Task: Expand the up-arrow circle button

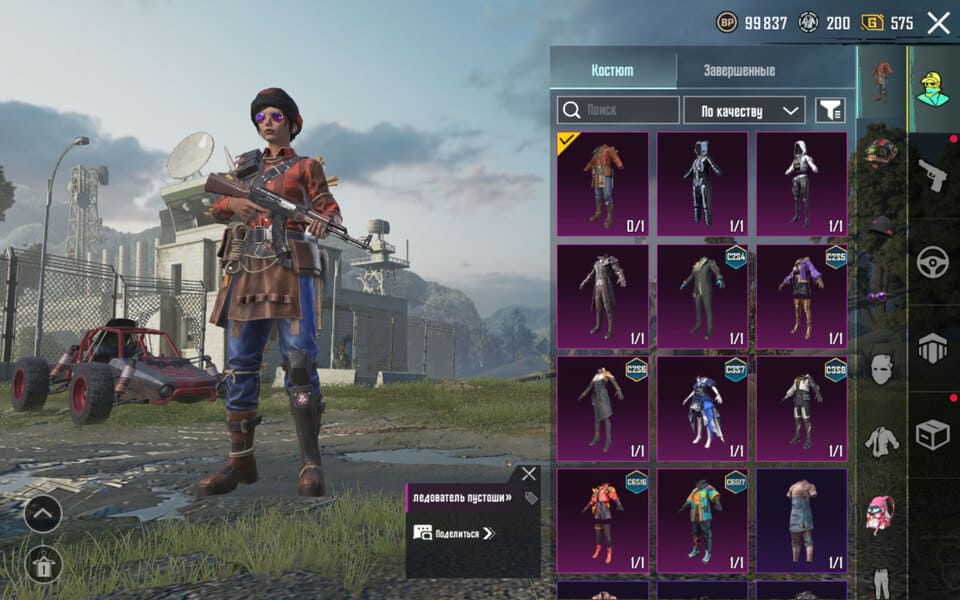Action: pyautogui.click(x=43, y=514)
